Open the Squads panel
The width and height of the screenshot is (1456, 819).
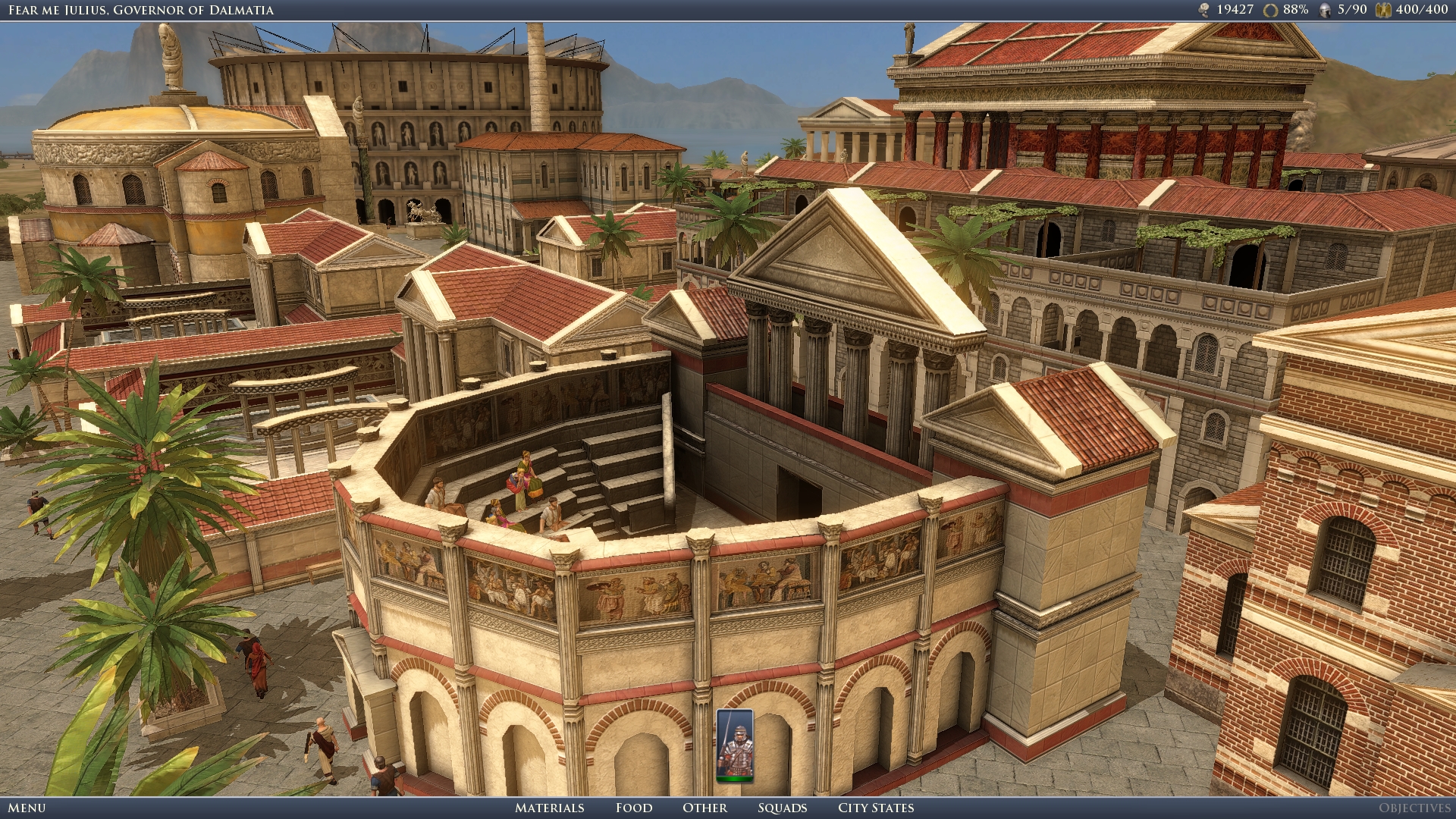(x=783, y=808)
